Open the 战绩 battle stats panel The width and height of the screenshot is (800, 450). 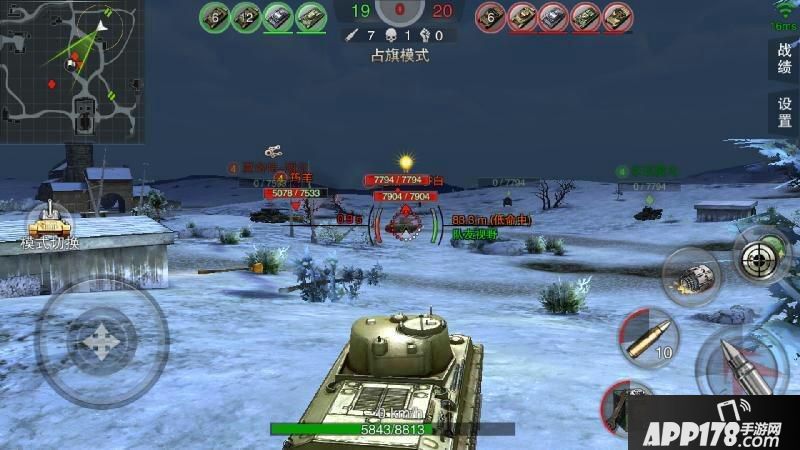784,60
